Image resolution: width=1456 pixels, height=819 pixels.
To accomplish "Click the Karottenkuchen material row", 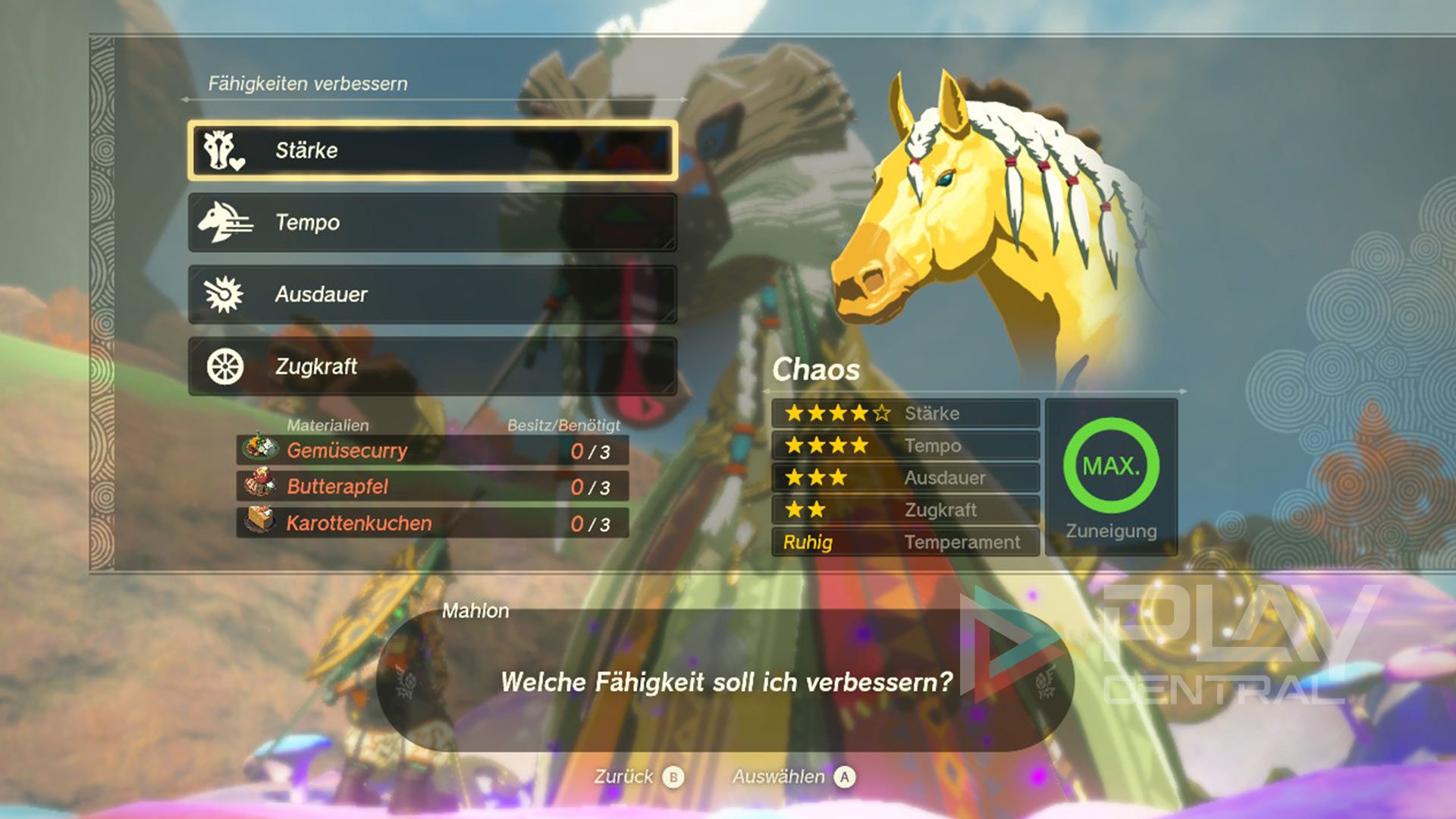I will click(x=432, y=522).
